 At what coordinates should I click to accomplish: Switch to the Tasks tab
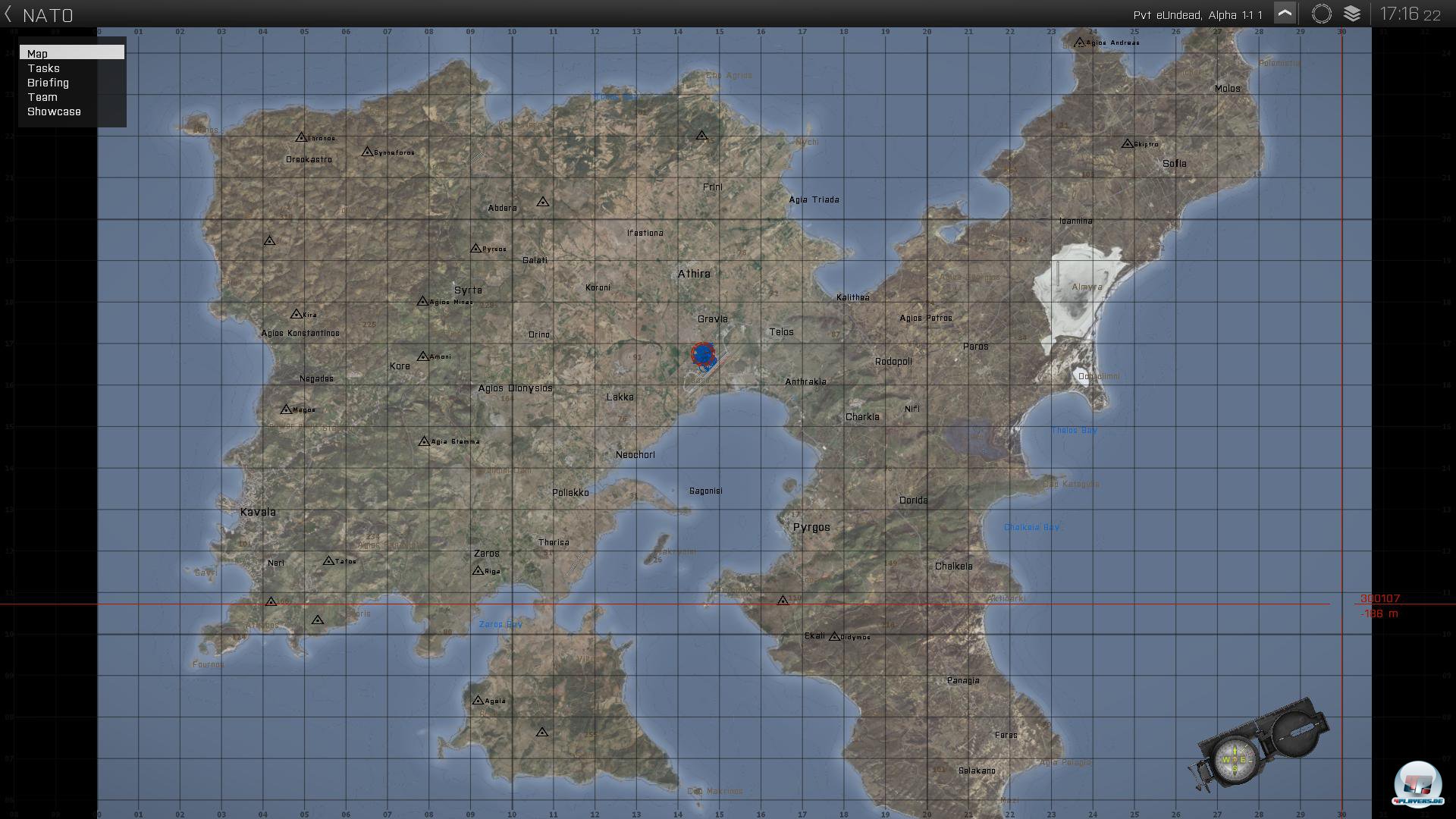pyautogui.click(x=43, y=68)
